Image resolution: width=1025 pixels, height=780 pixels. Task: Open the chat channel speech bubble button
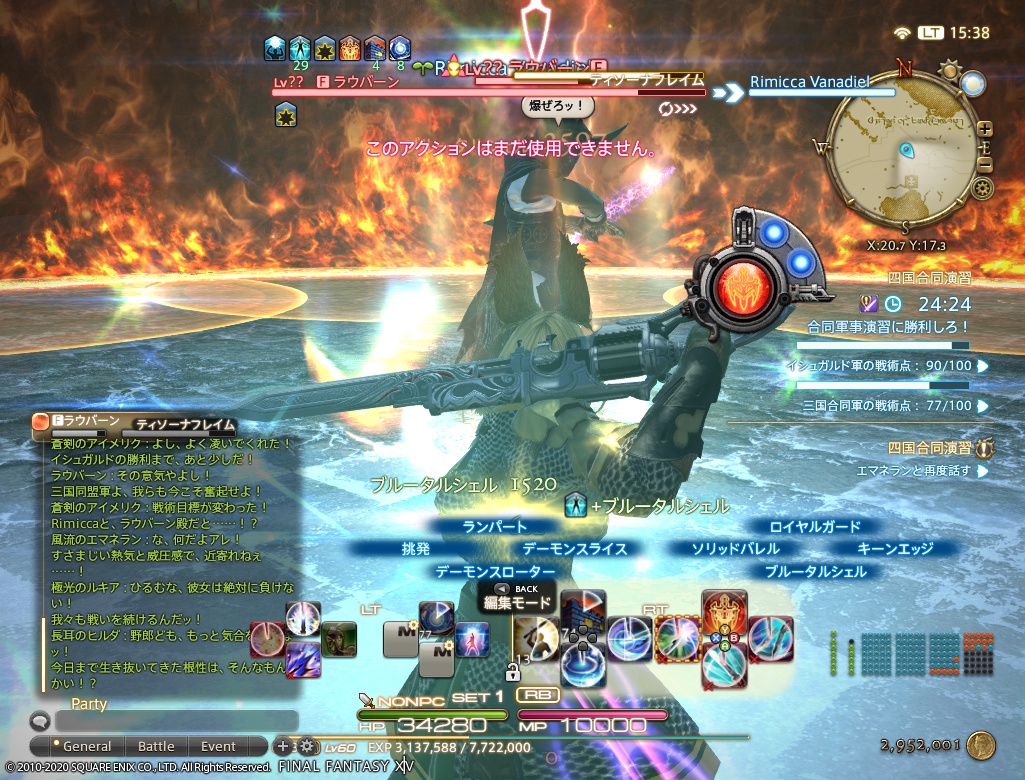pyautogui.click(x=40, y=720)
